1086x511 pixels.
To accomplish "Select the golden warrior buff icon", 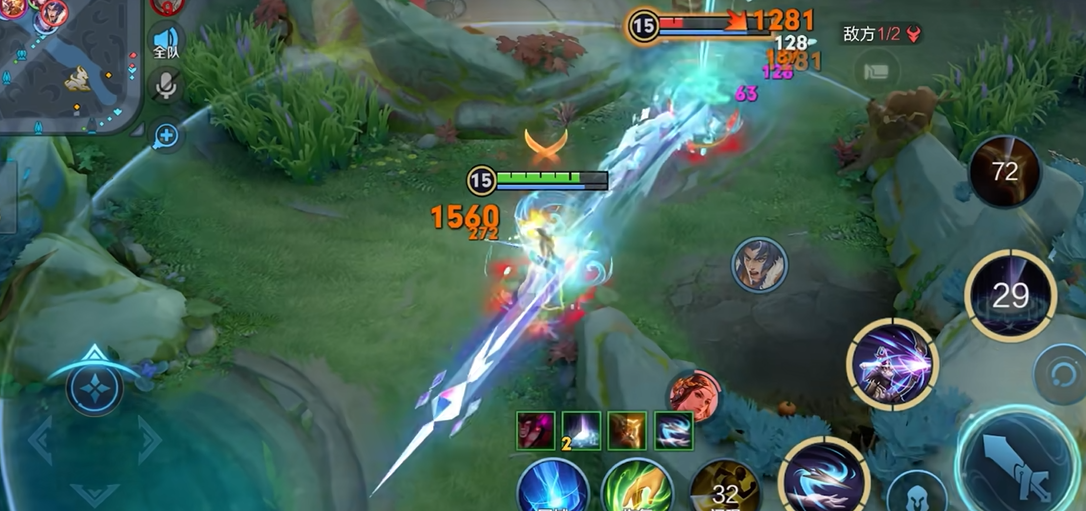I will (627, 431).
